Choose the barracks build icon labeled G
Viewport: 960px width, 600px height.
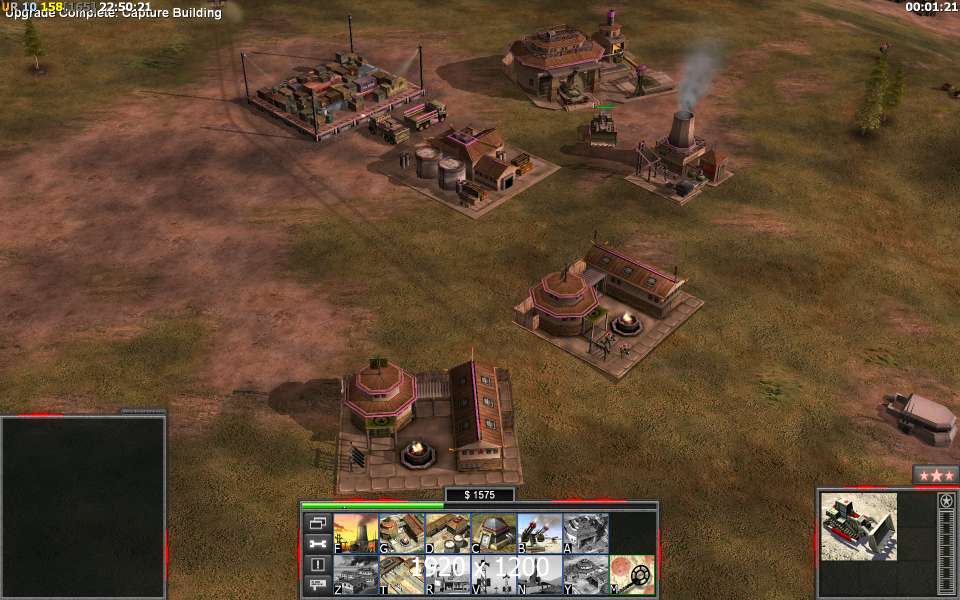401,534
